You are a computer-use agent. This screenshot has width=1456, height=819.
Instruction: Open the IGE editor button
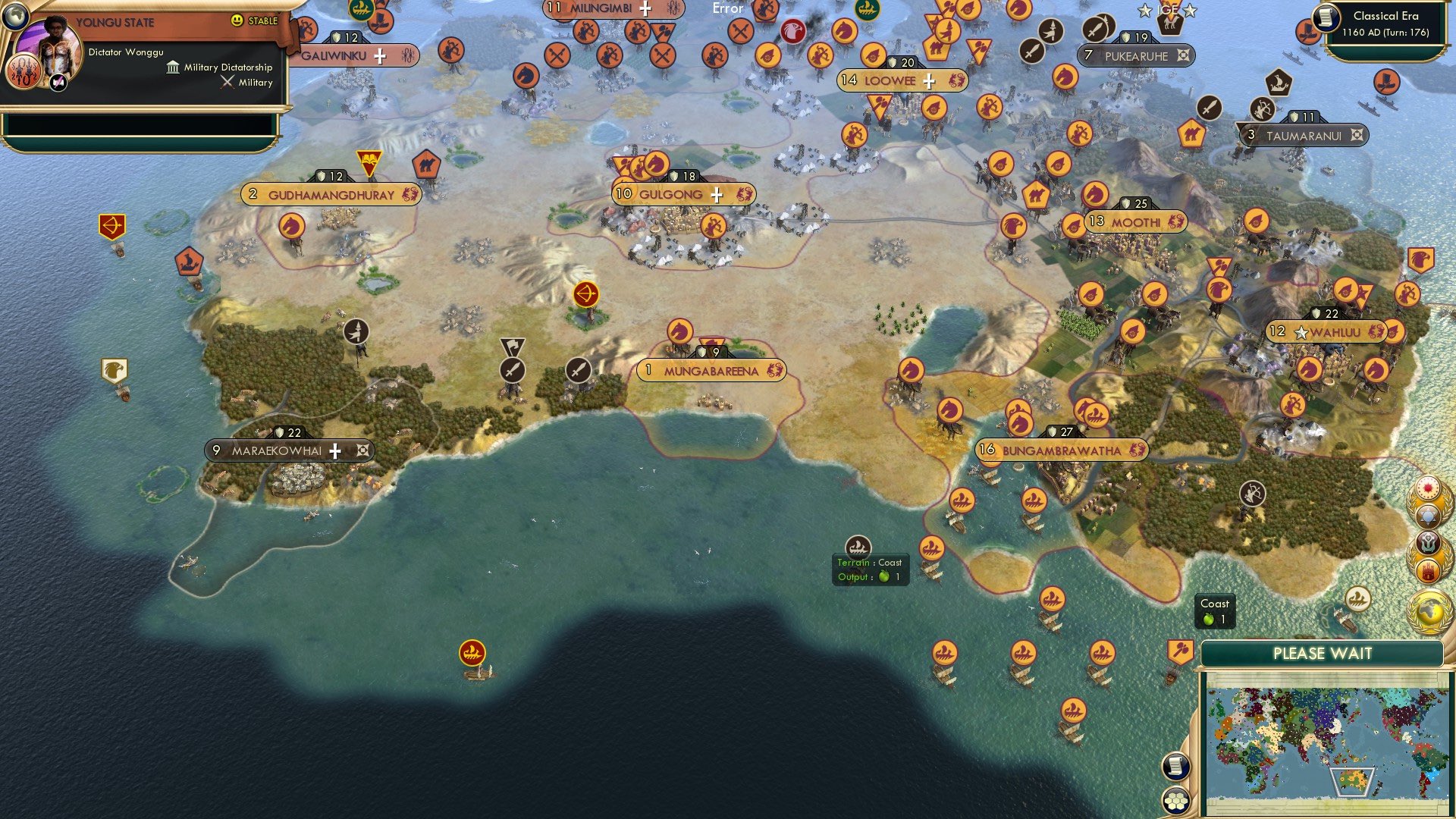1167,10
